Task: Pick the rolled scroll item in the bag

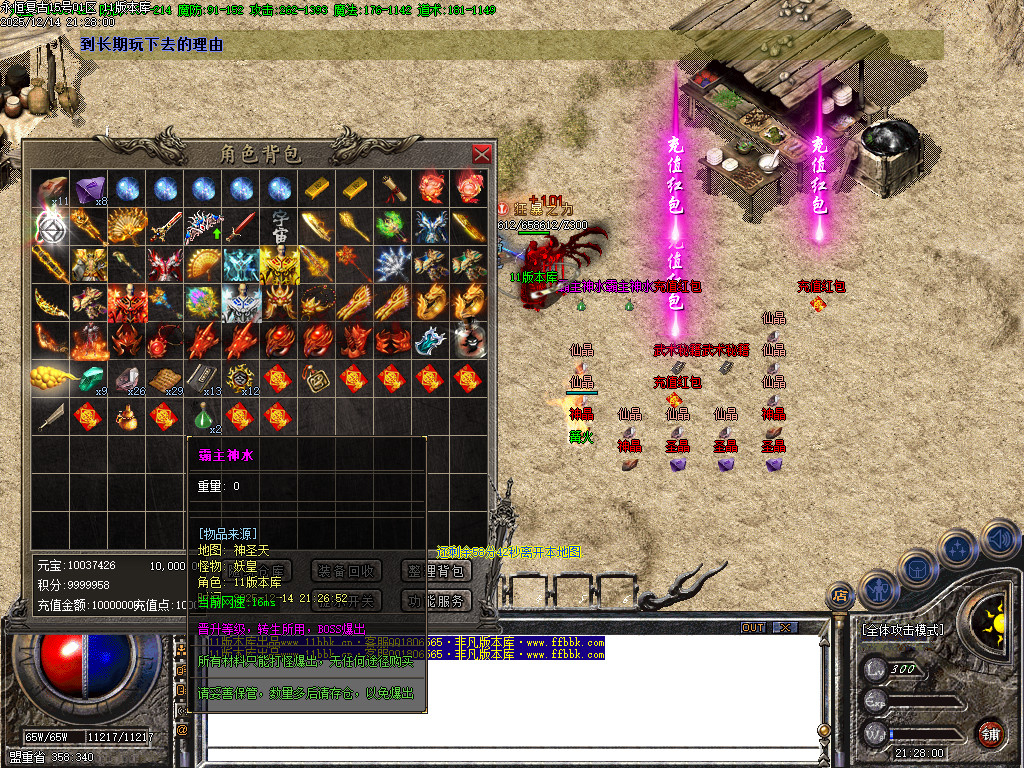Action: click(394, 188)
